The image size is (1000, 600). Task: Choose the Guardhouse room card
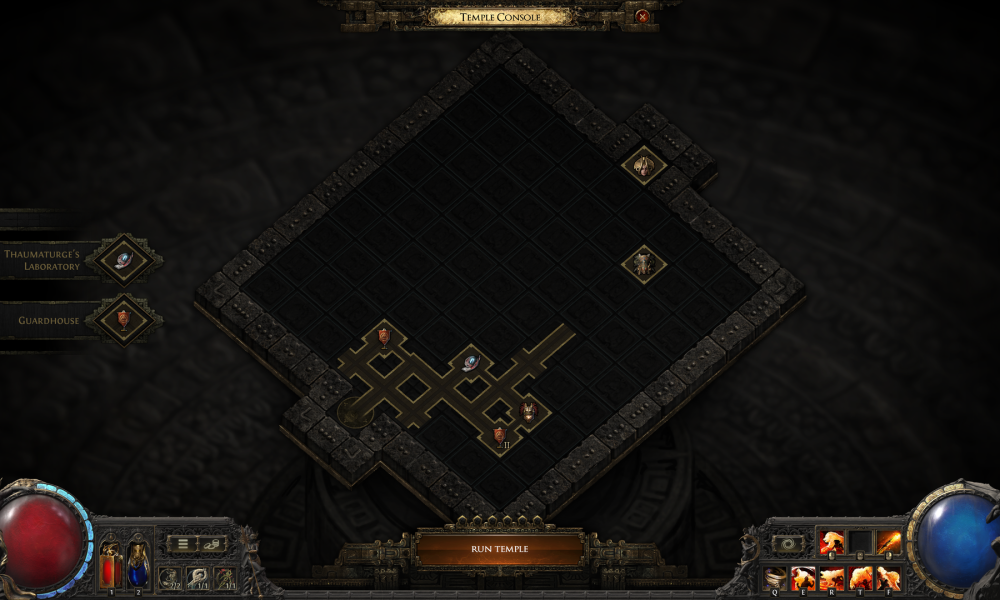[x=123, y=319]
